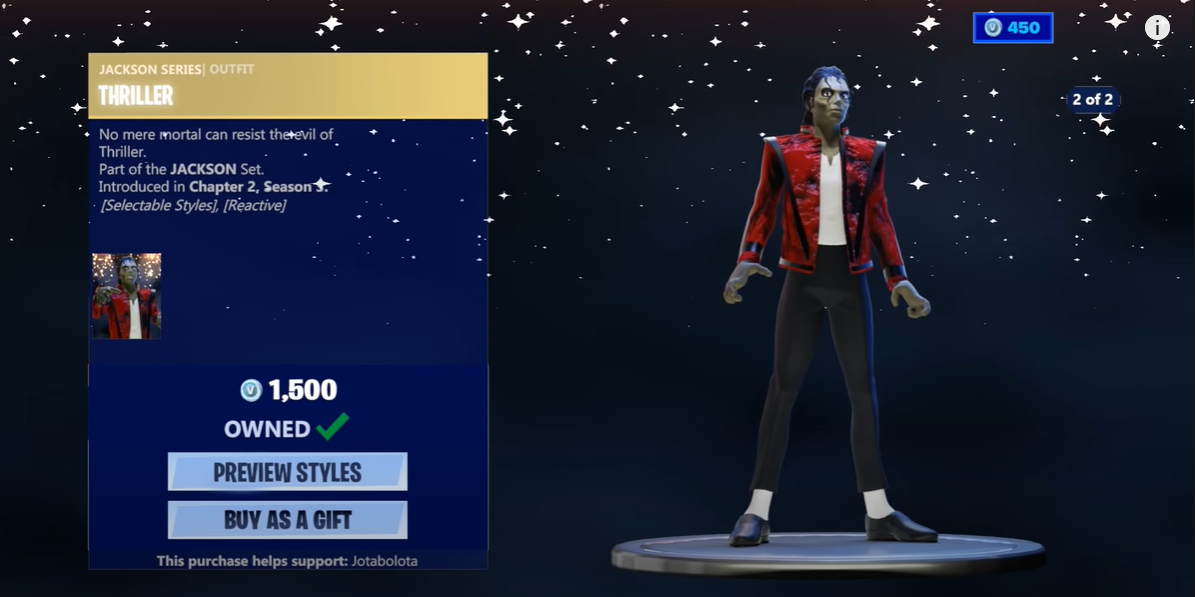Click the 450 V-Bucks balance
1195x597 pixels.
pyautogui.click(x=1013, y=28)
